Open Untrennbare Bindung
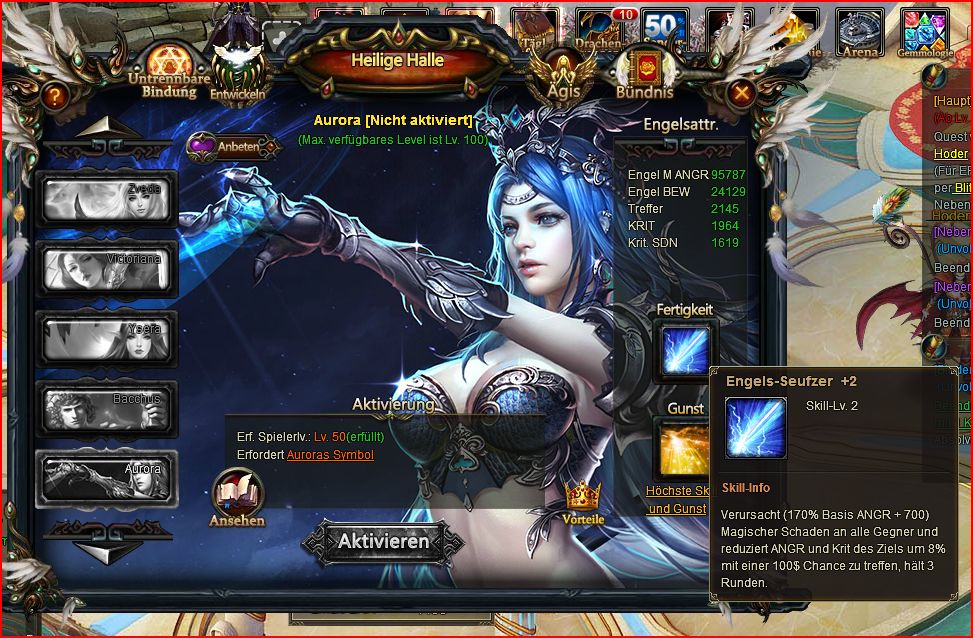The height and width of the screenshot is (638, 973). click(161, 70)
